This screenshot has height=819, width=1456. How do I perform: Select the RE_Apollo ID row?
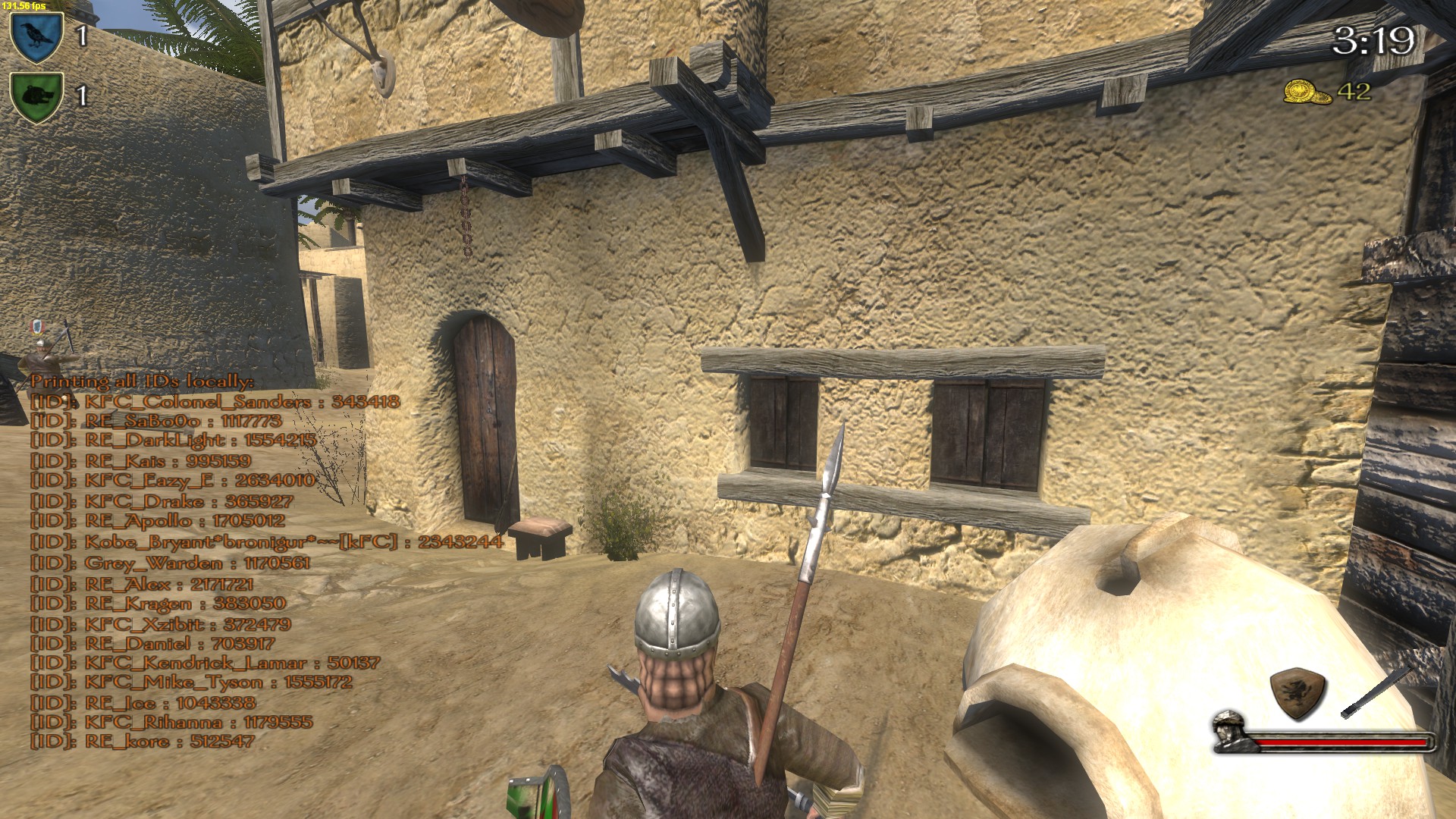[158, 521]
